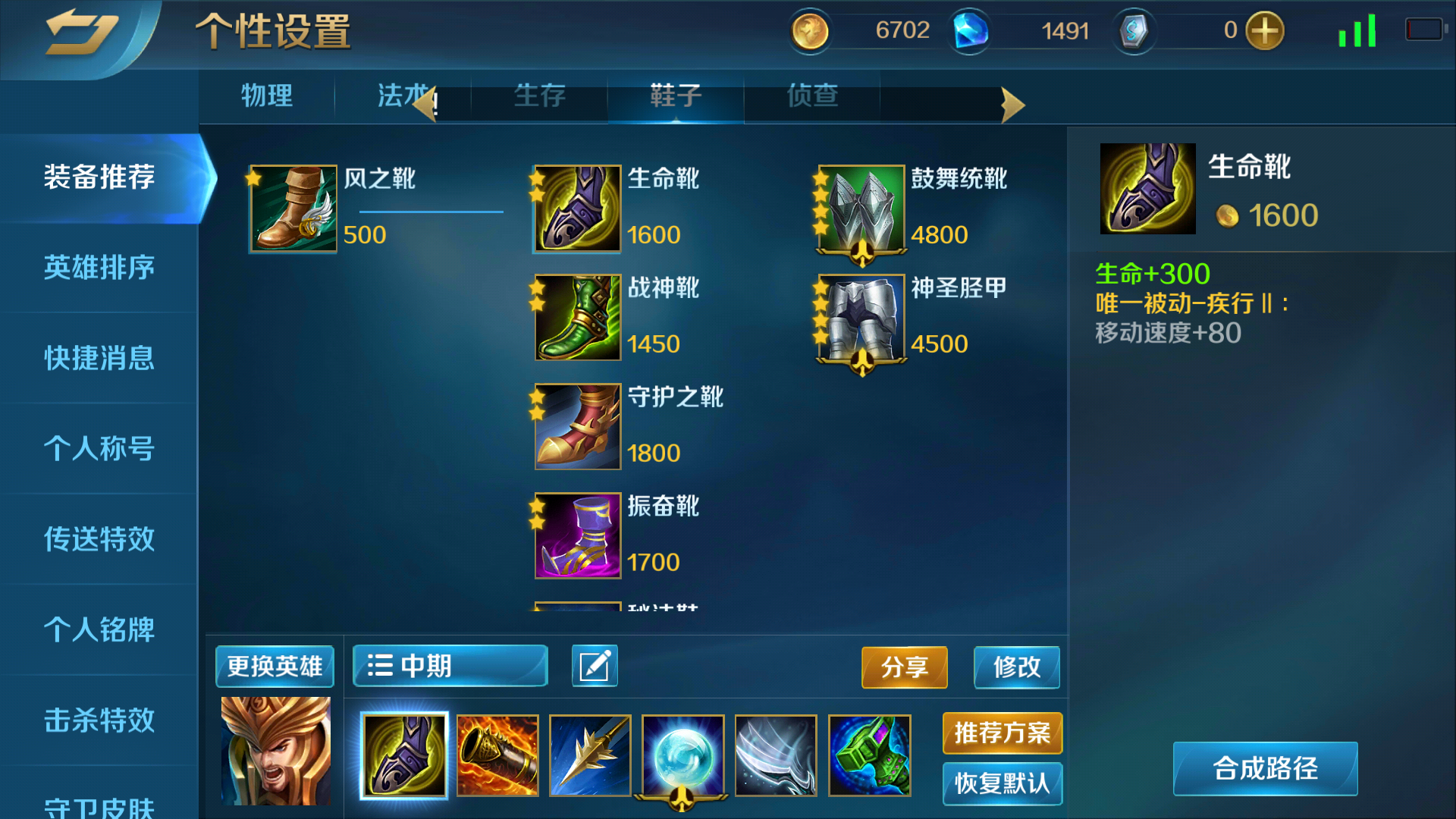
Task: Choose 个人称号 in the sidebar
Action: (99, 448)
